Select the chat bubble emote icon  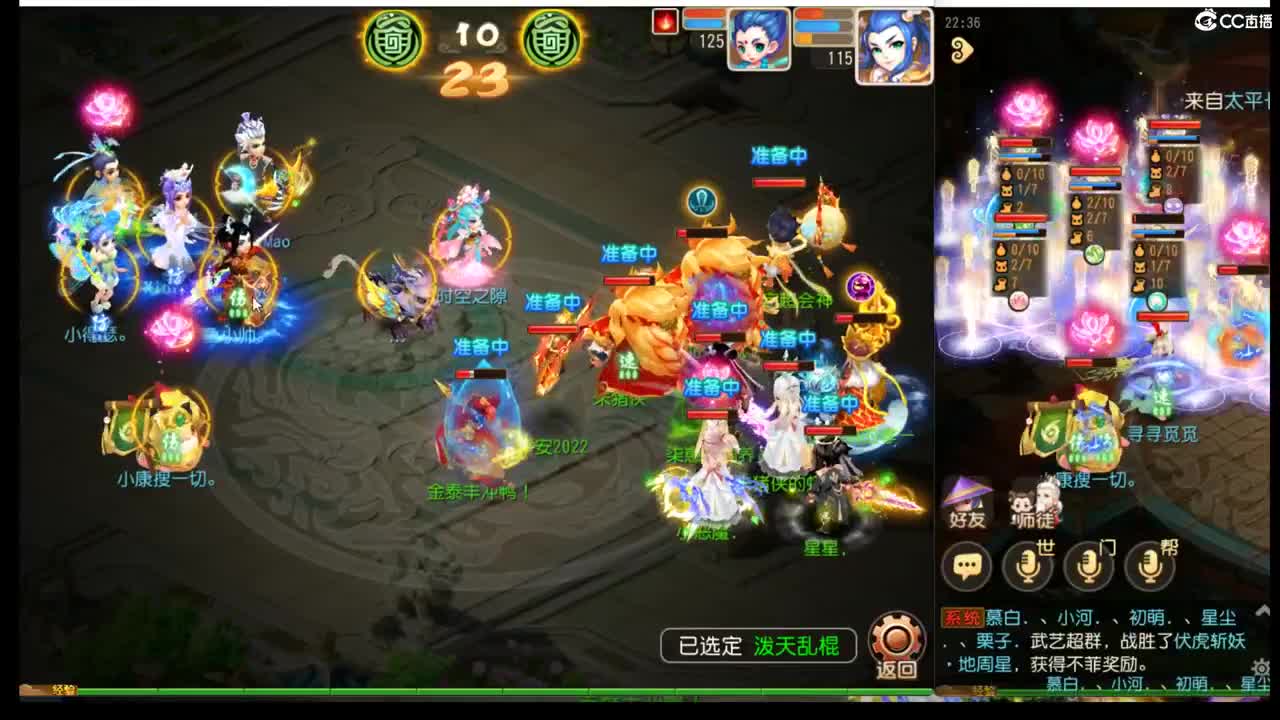point(964,565)
